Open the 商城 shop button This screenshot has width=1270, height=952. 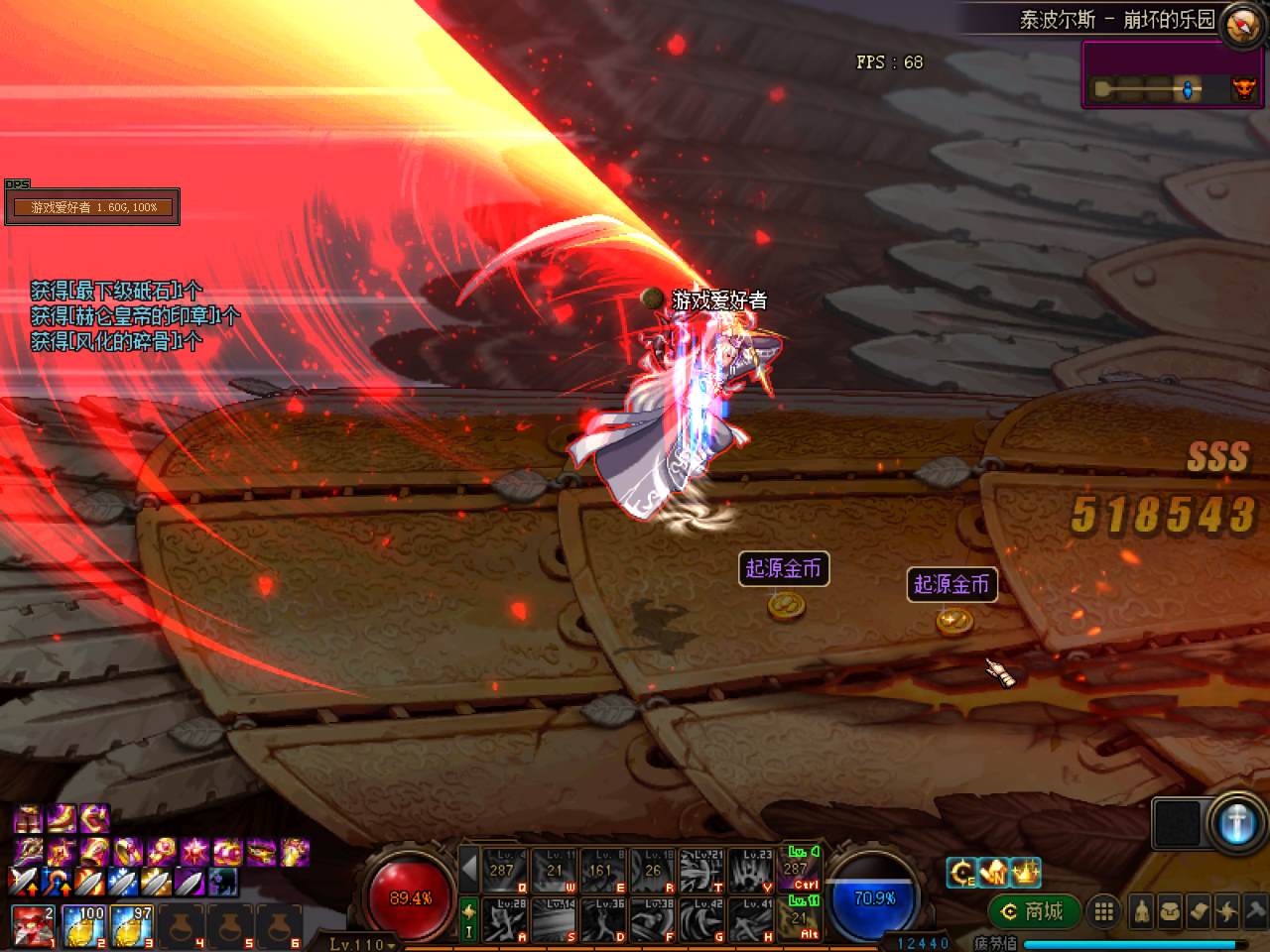[1033, 911]
